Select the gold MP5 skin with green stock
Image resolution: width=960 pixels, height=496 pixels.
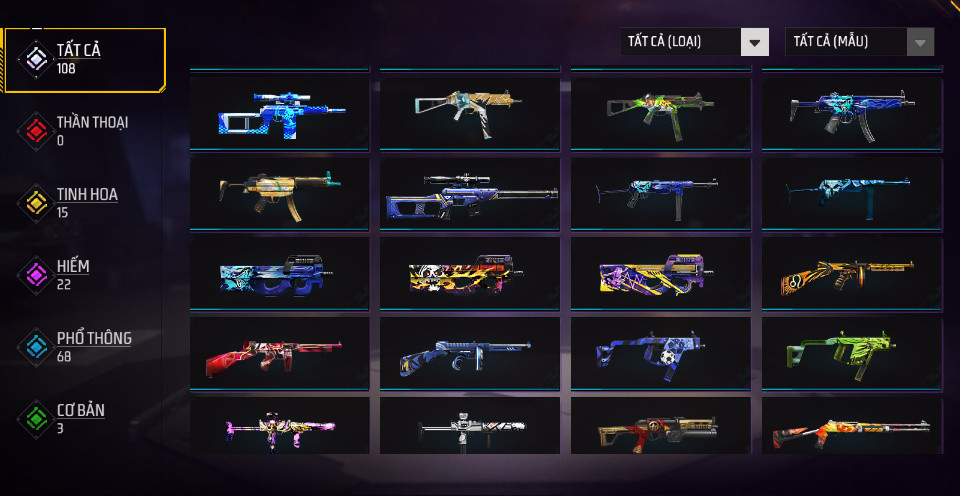(279, 194)
